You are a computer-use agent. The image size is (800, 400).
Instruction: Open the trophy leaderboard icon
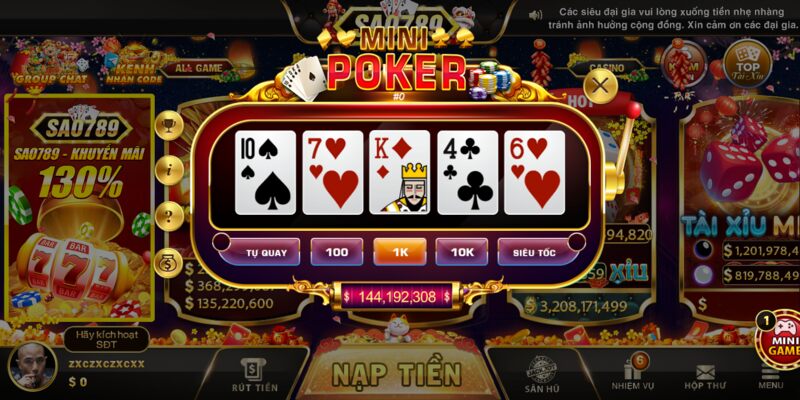click(x=169, y=125)
